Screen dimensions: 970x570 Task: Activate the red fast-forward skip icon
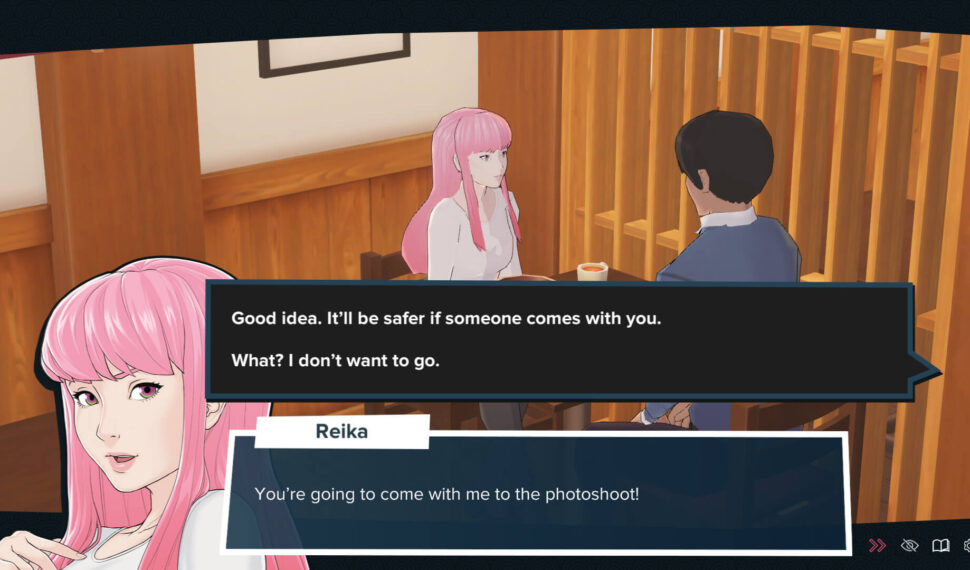[877, 545]
